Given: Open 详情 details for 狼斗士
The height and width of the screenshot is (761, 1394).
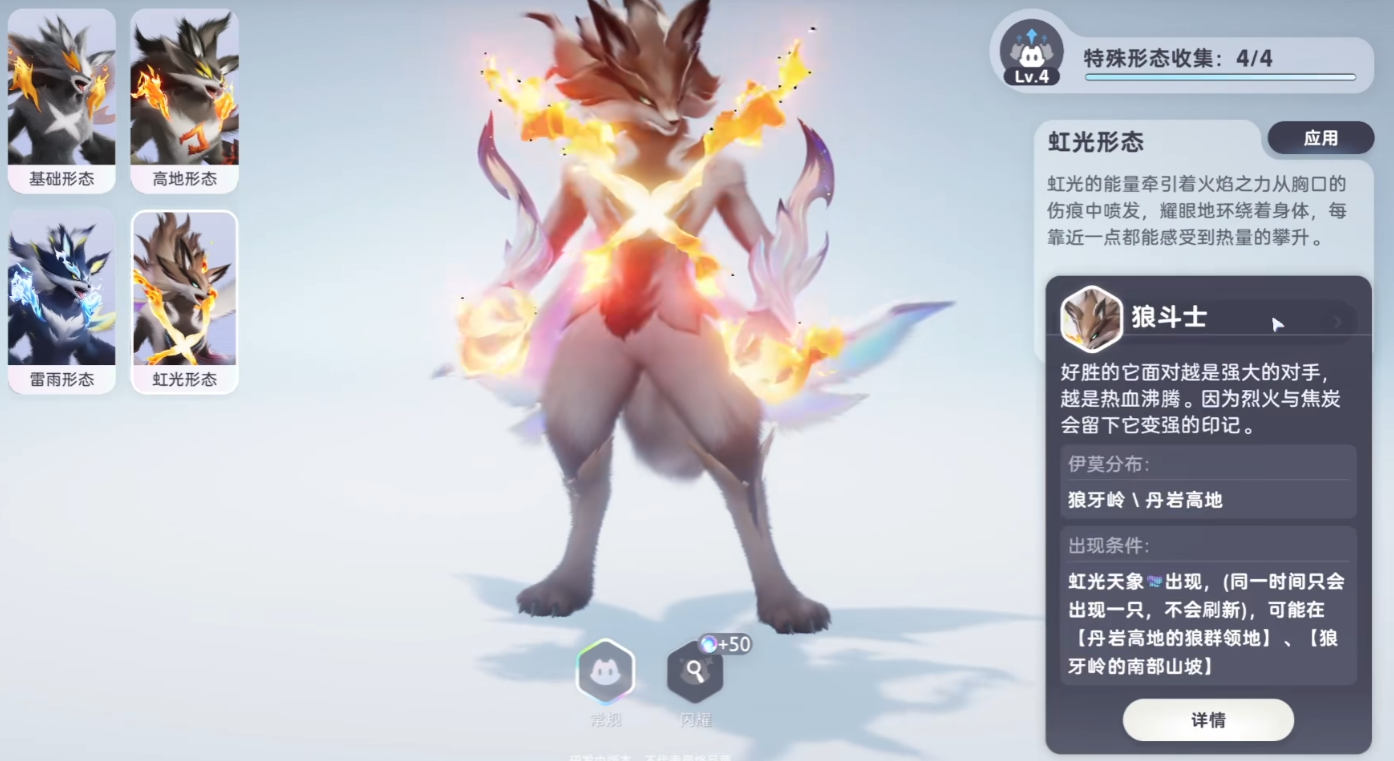Looking at the screenshot, I should (1208, 720).
